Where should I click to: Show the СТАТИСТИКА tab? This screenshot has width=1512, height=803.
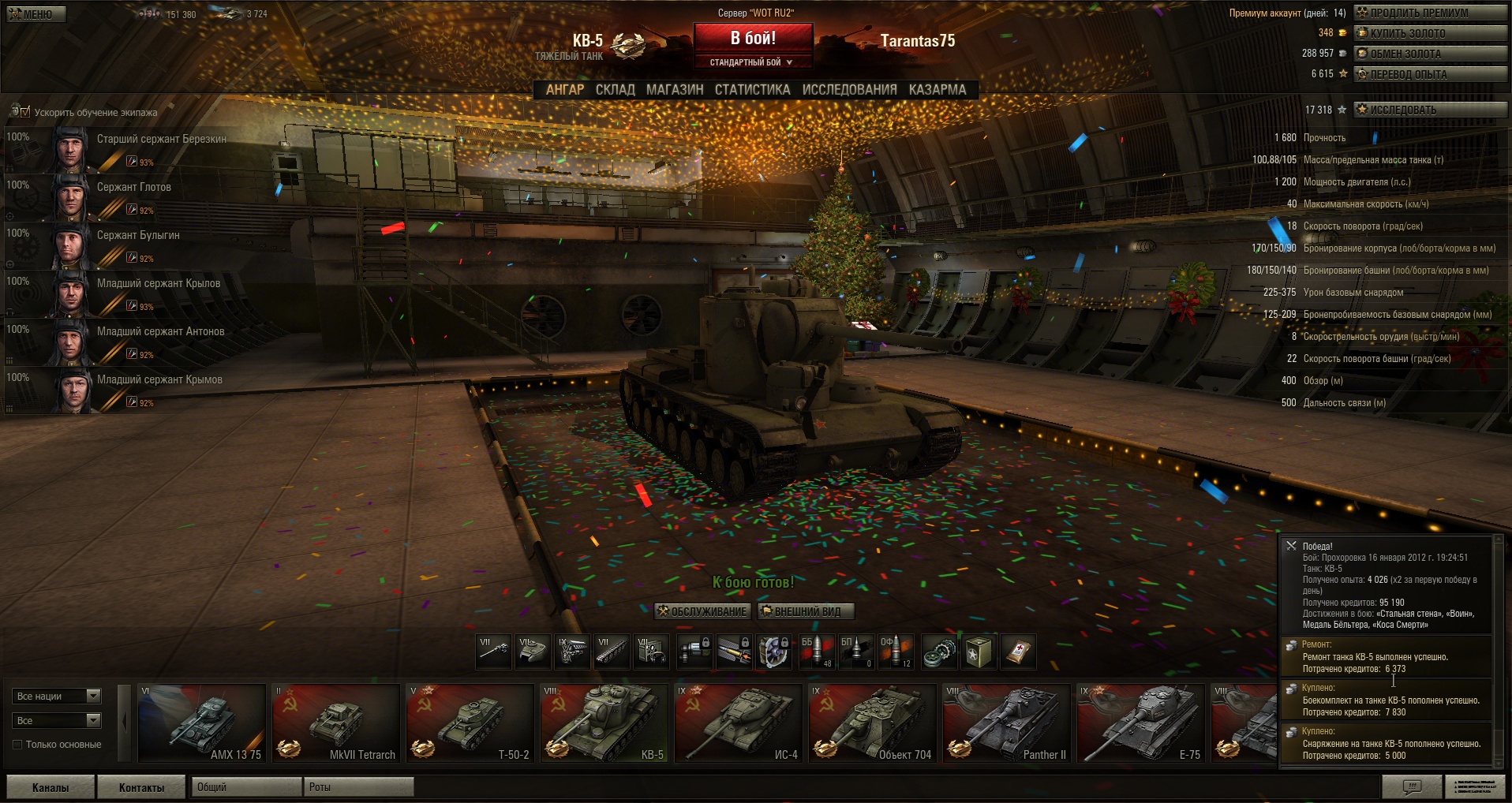click(x=752, y=90)
